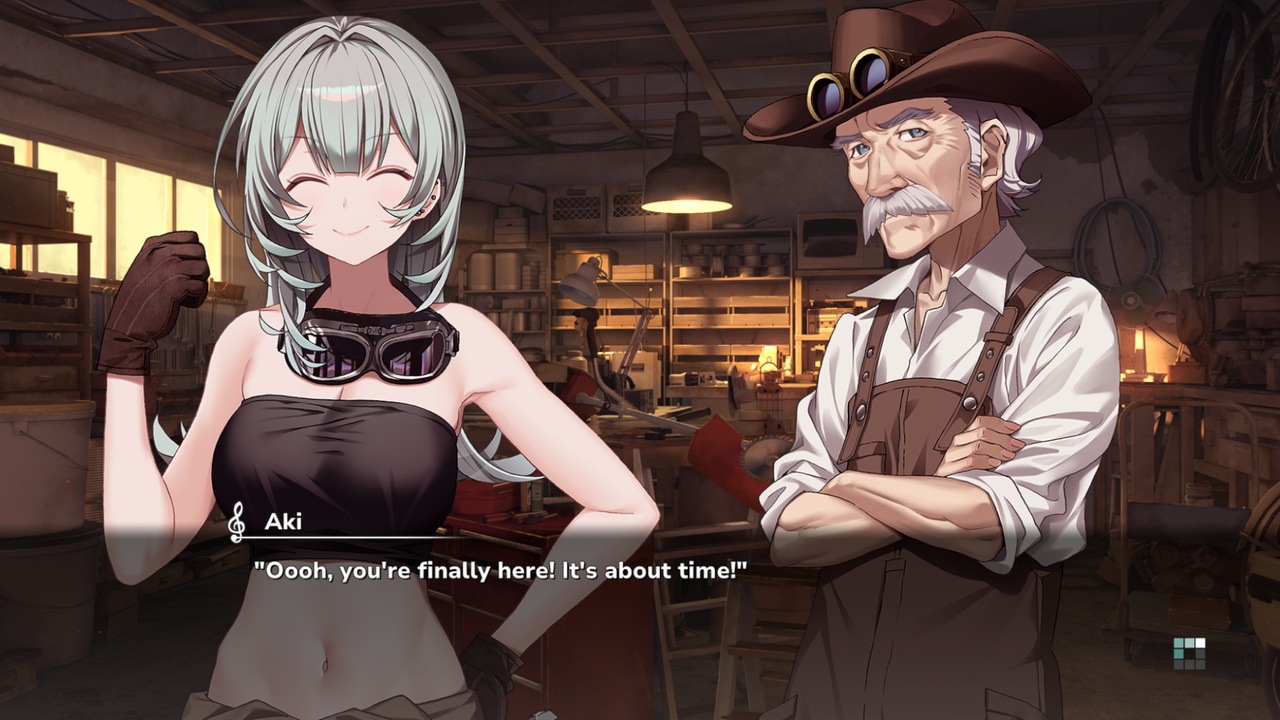Click the top-left teal cell of the grid icon
Viewport: 1280px width, 720px height.
[1179, 643]
